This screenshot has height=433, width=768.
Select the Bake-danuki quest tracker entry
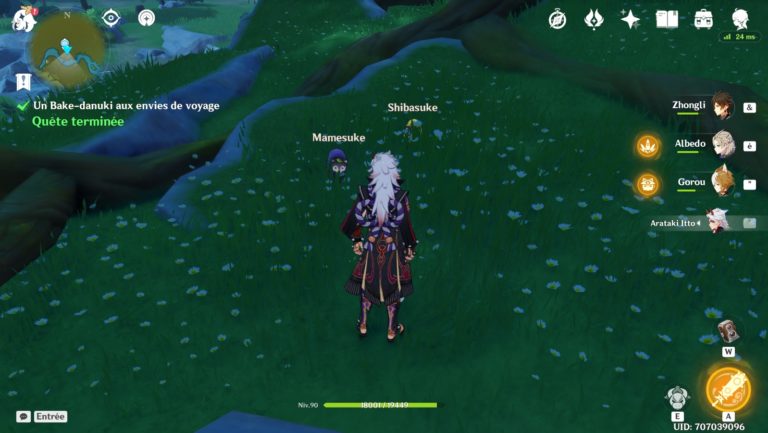pos(125,105)
